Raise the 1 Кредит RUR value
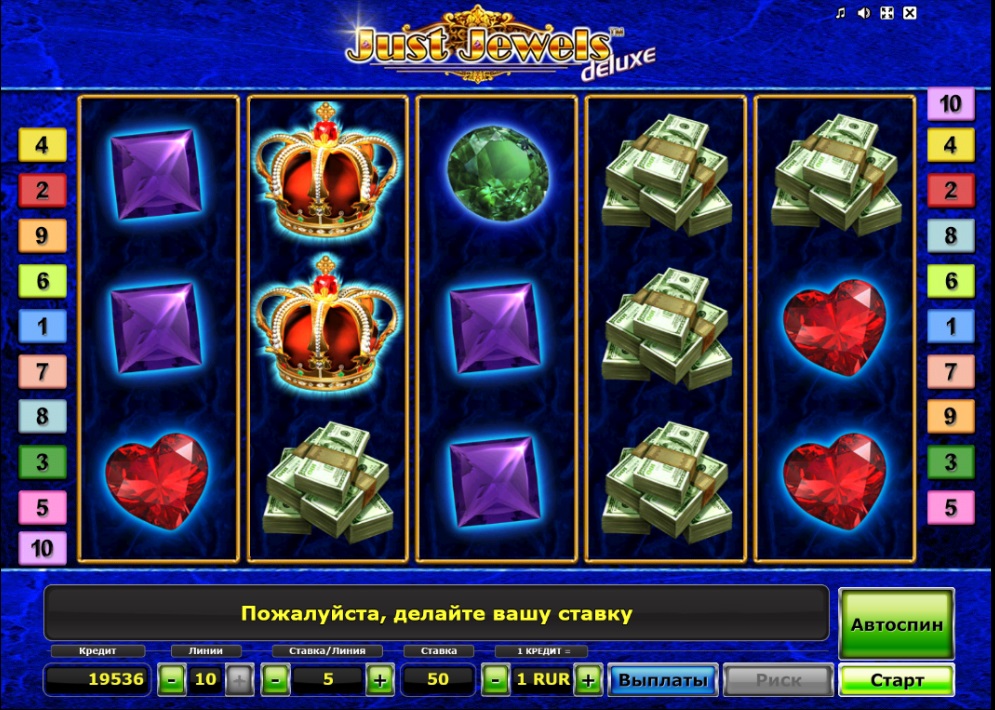This screenshot has height=710, width=995. click(588, 681)
